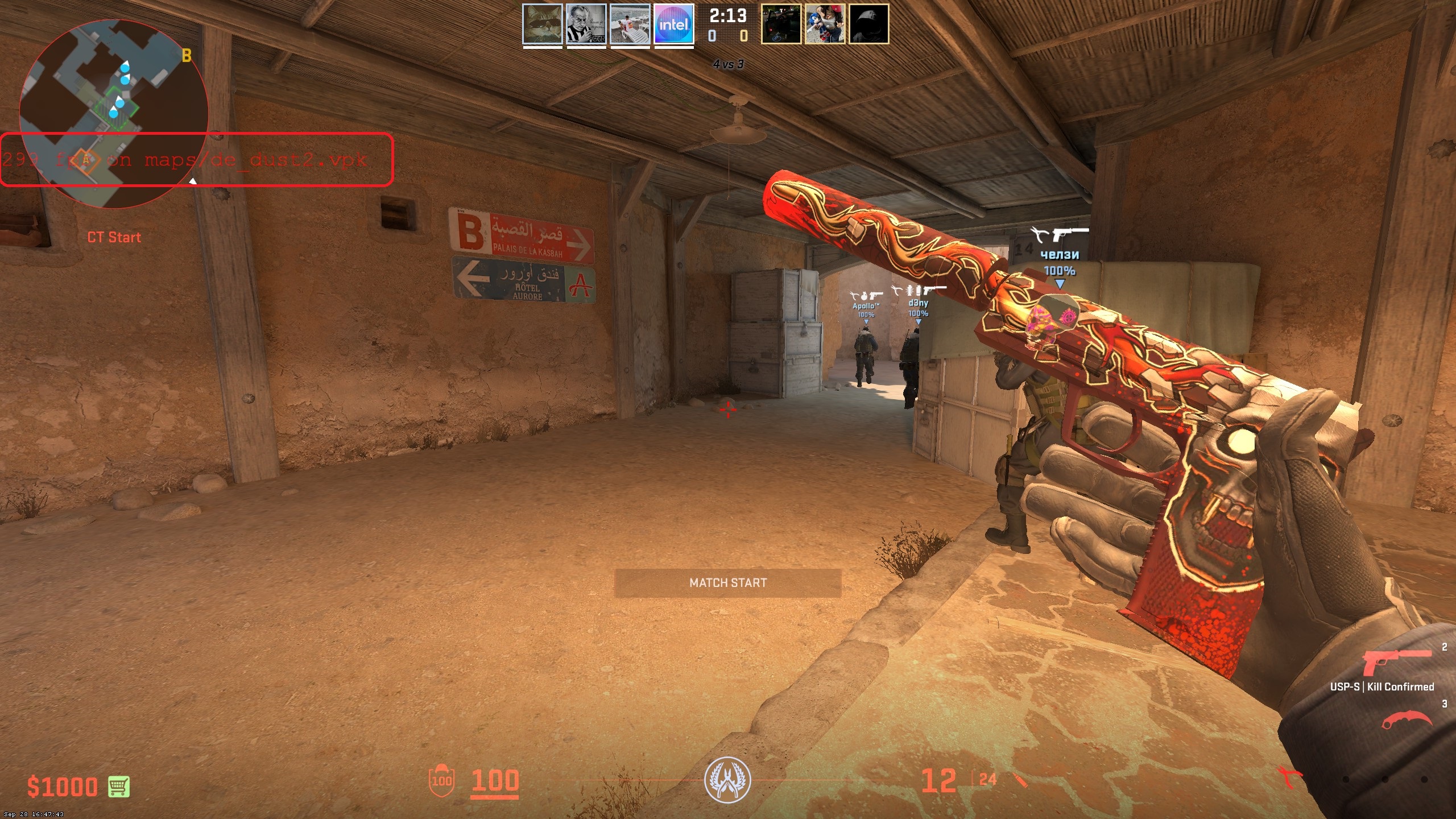Select the dark hooded figure enemy avatar
Viewport: 1456px width, 819px height.
(x=868, y=24)
